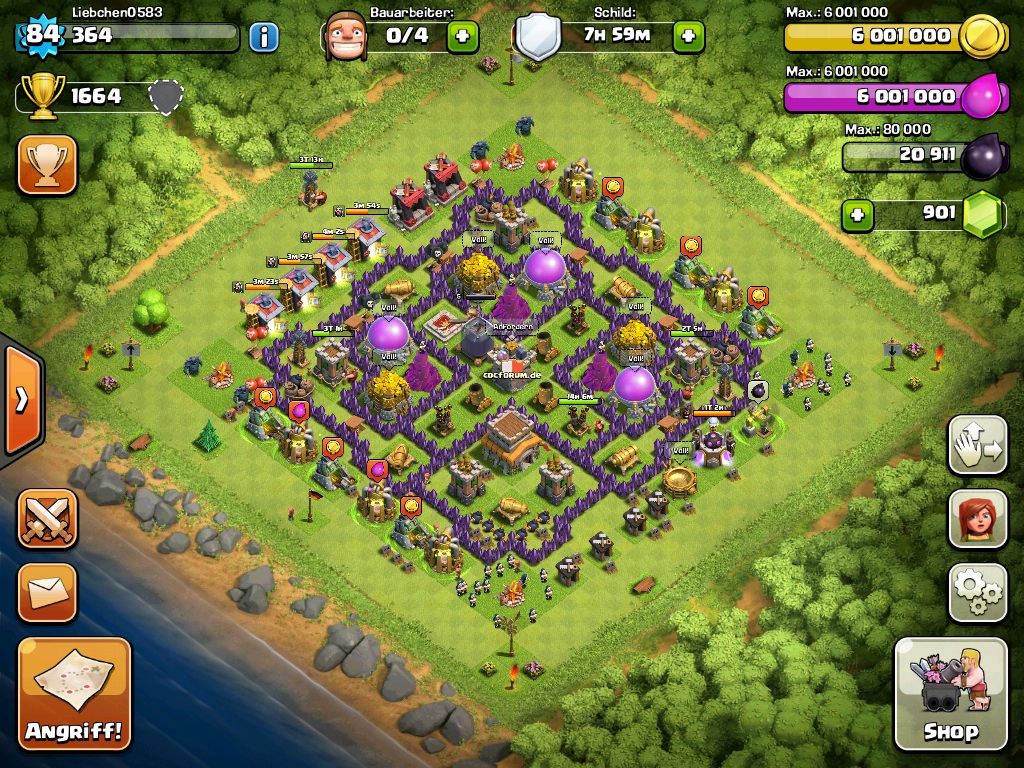
Task: Tap the grey league badge beside trophies
Action: coord(166,97)
